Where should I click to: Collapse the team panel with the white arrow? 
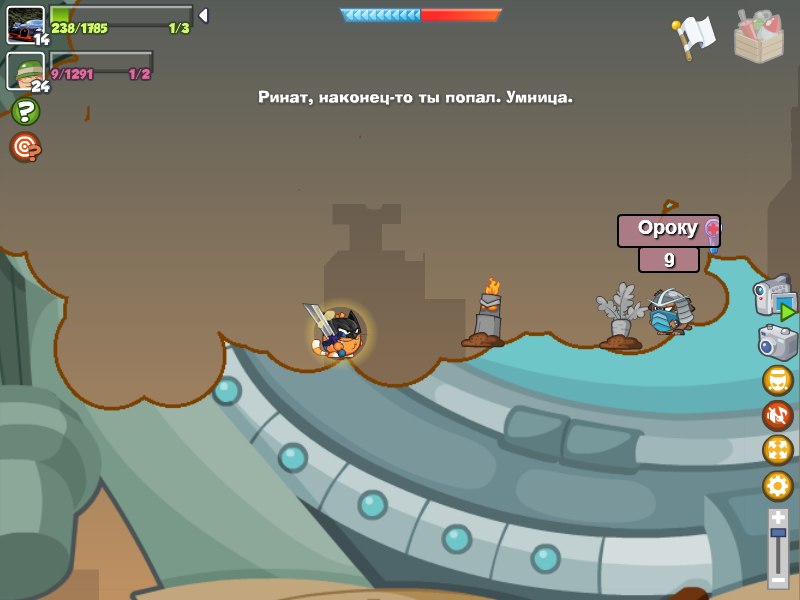coord(203,15)
